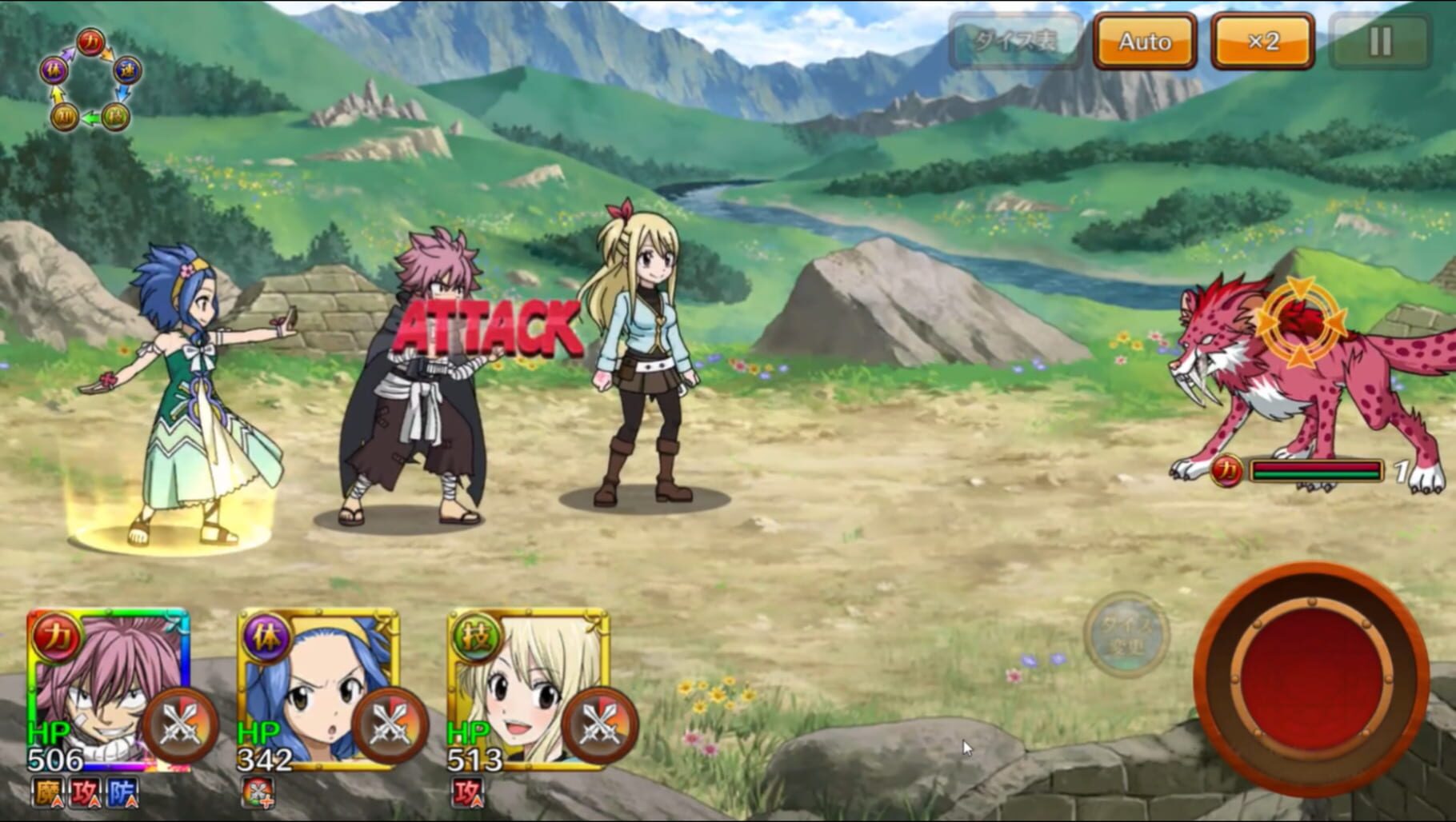
Task: Activate the crossed-swords skill on Natsu's card
Action: point(180,726)
